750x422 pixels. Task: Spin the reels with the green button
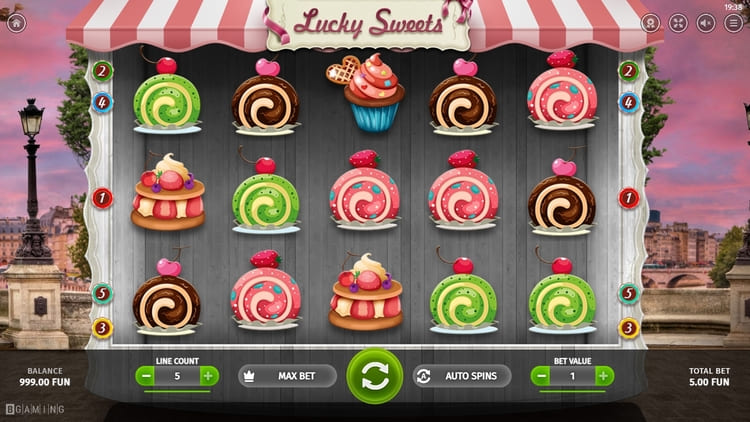375,376
